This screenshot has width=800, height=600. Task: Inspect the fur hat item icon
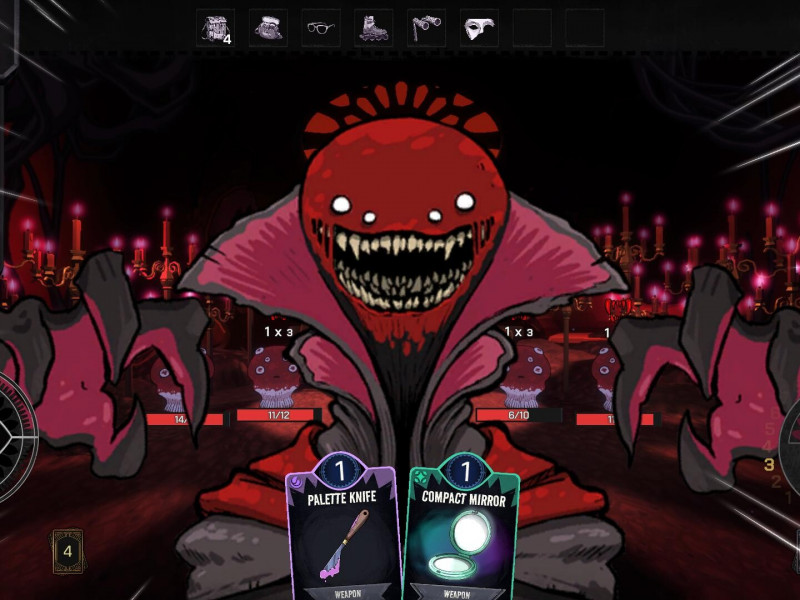pos(268,28)
